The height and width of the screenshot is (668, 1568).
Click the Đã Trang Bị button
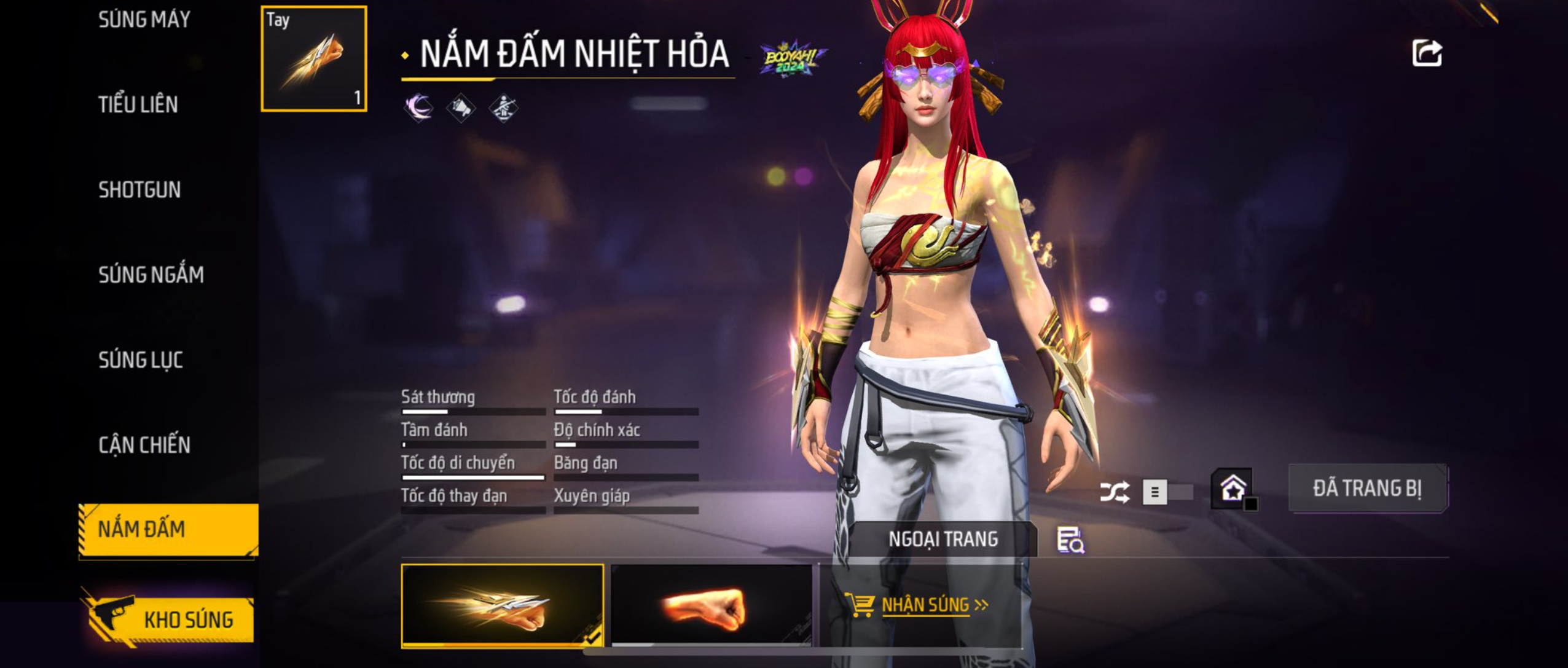(x=1367, y=489)
